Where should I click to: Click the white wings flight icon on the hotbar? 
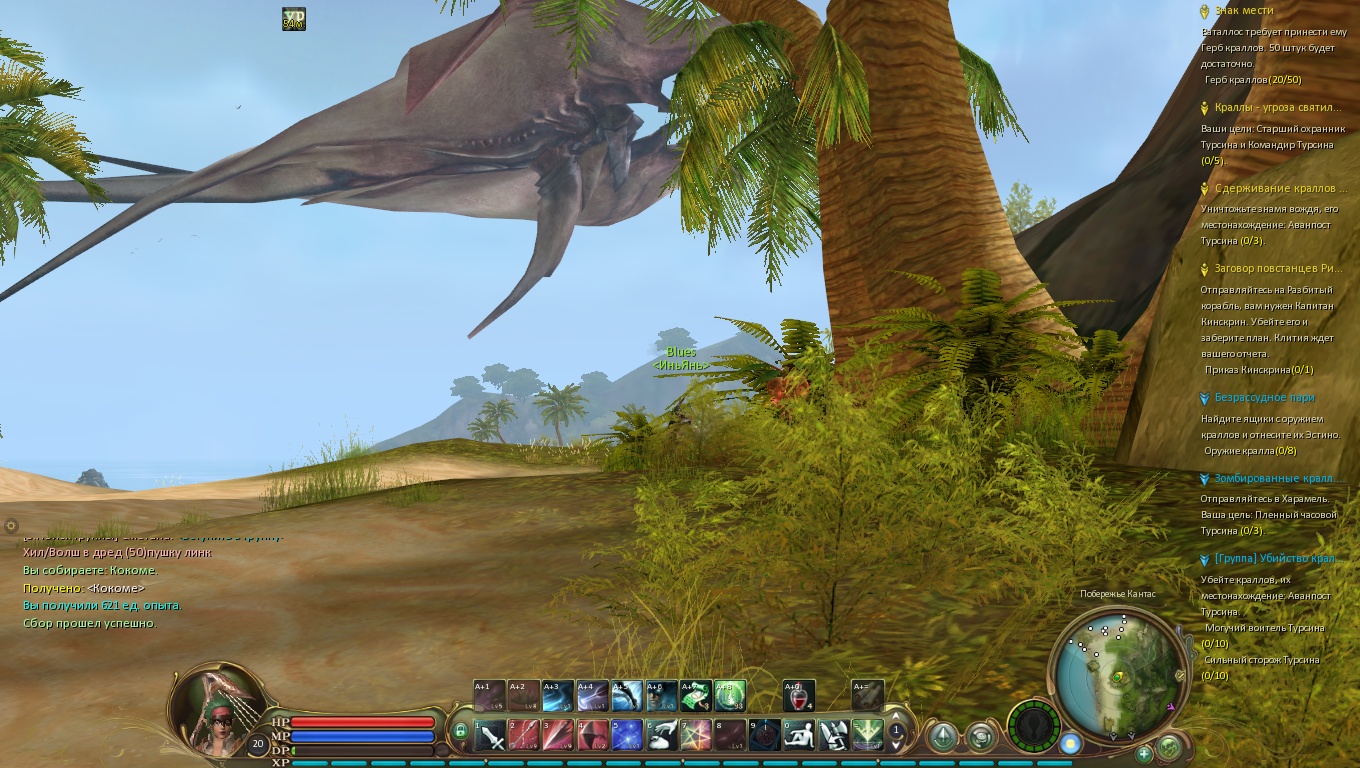(832, 734)
